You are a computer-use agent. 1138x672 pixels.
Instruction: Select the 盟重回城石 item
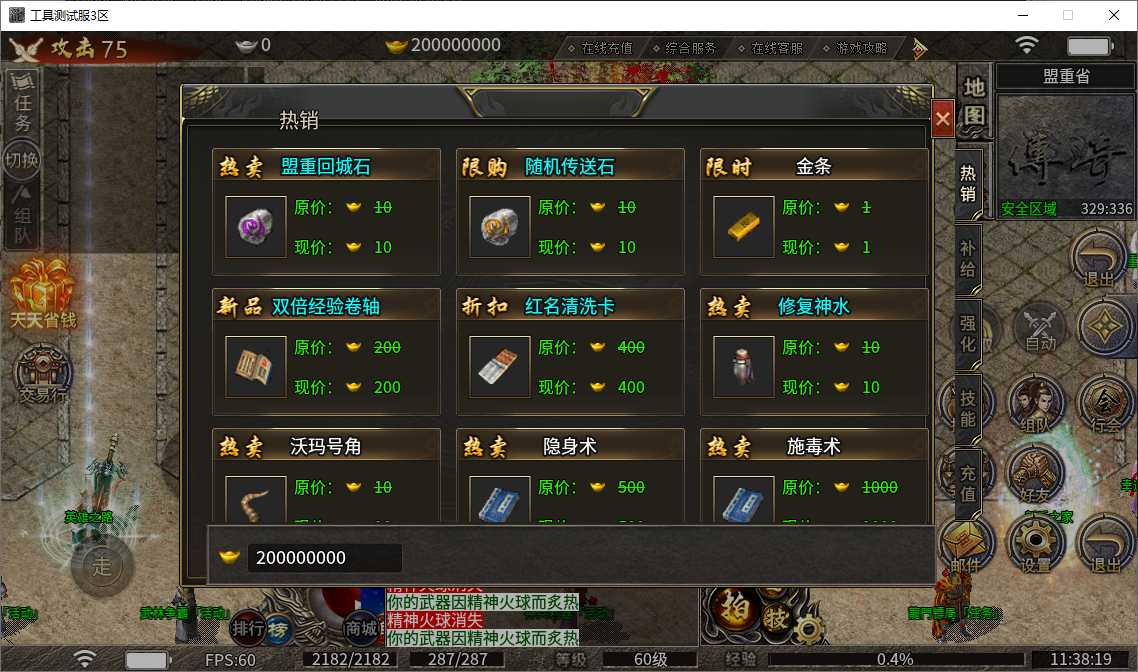(256, 227)
